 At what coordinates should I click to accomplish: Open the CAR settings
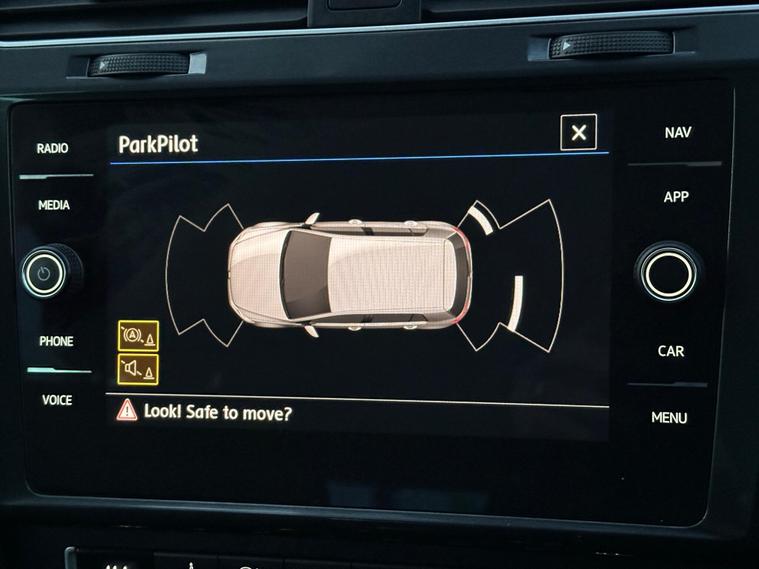click(x=671, y=351)
